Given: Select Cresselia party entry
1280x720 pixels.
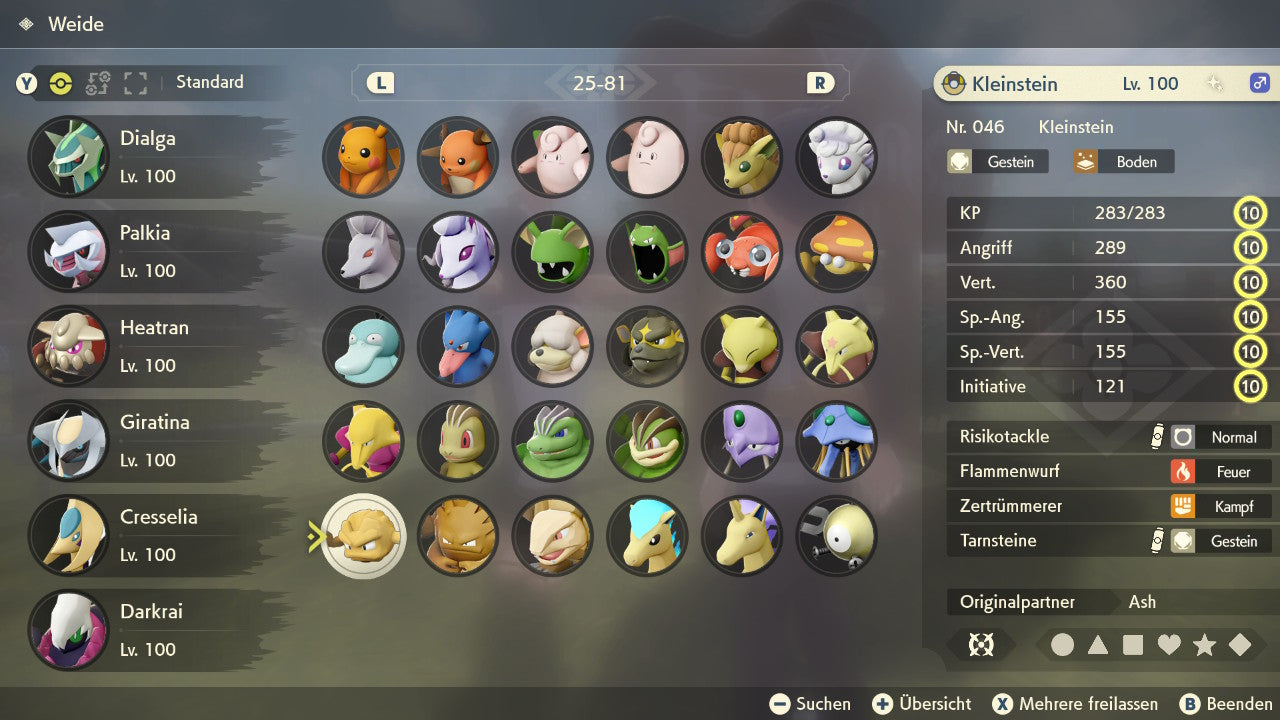Looking at the screenshot, I should point(150,535).
